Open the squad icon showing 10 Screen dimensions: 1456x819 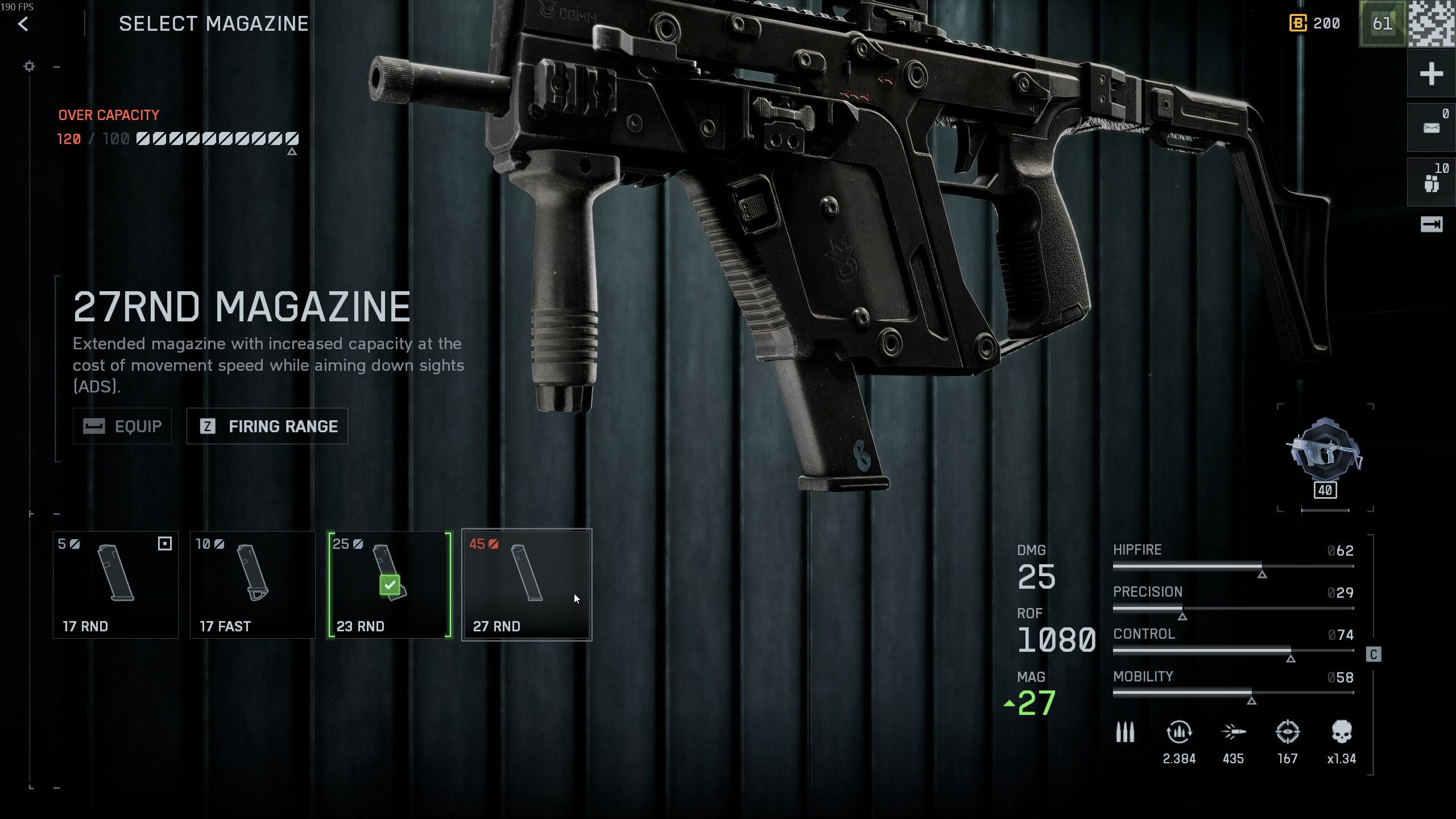(x=1431, y=182)
